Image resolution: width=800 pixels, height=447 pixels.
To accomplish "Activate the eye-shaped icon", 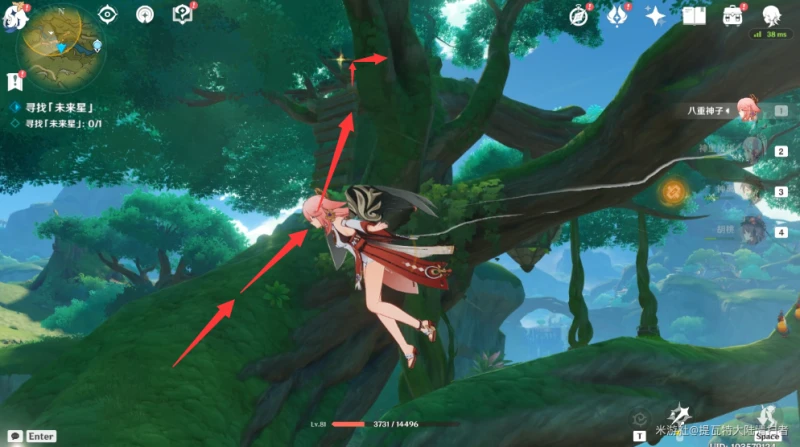I will tap(110, 15).
